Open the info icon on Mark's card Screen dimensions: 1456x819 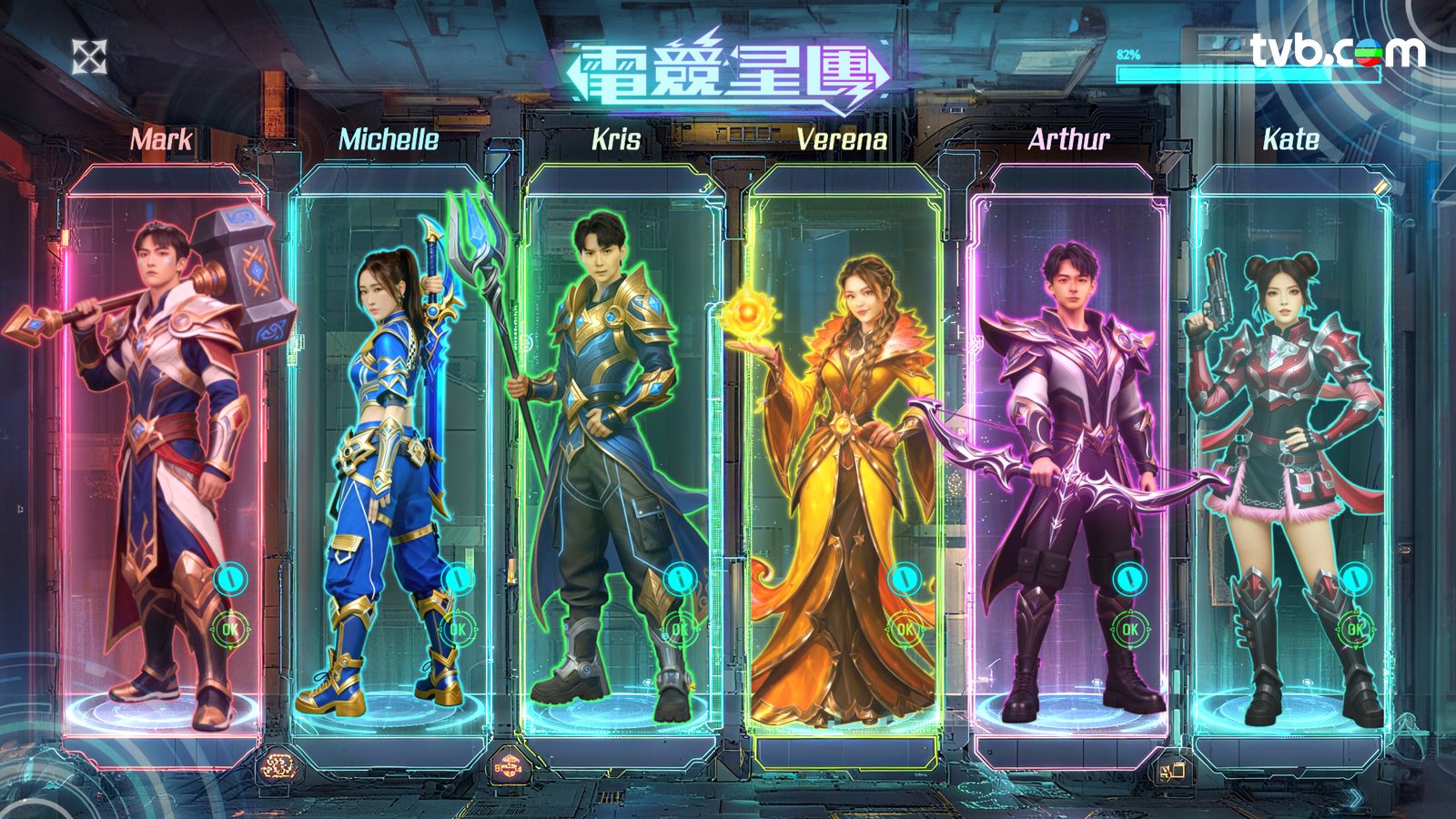231,578
